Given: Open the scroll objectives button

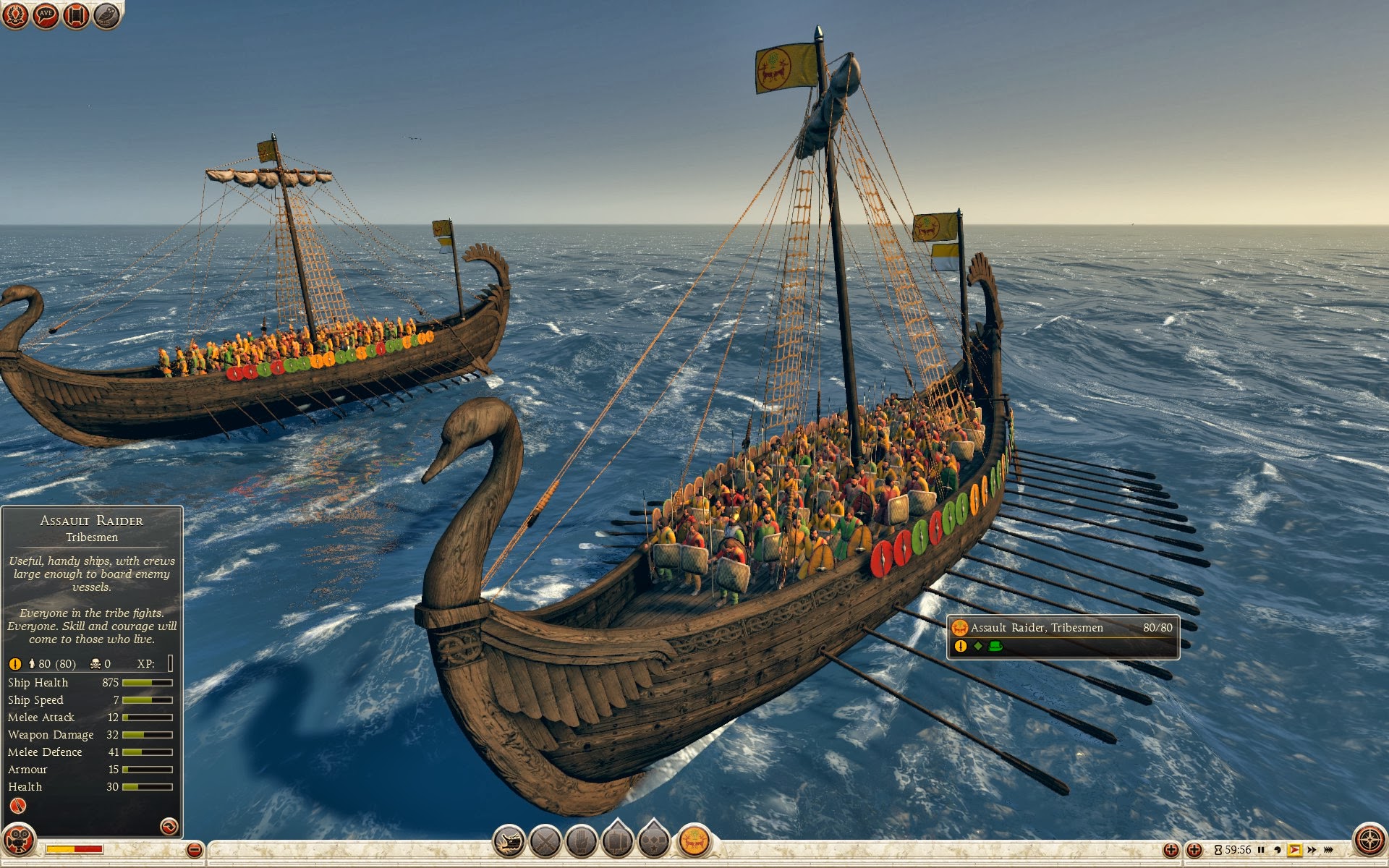Looking at the screenshot, I should point(76,15).
